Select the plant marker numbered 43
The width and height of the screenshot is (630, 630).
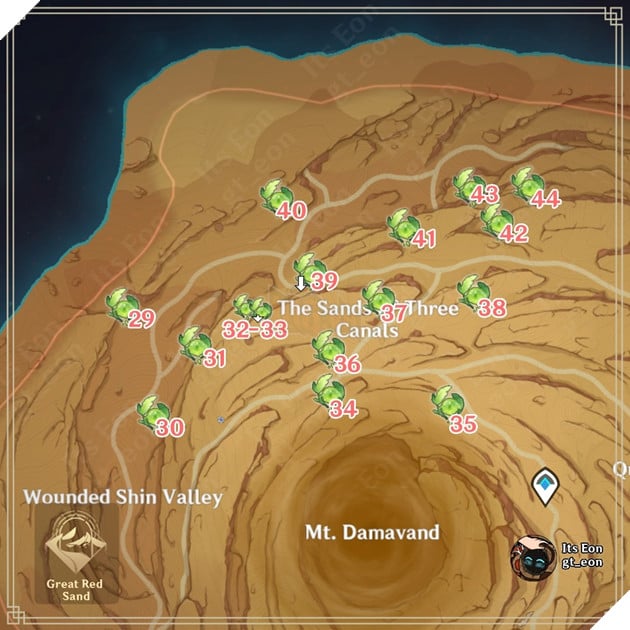(x=466, y=185)
